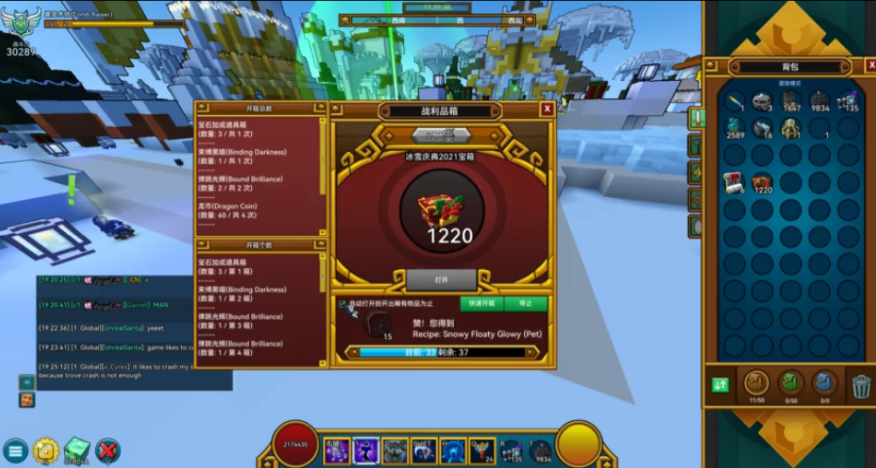Select the backpack chest slot with 1220
Viewport: 876px width, 468px height.
(762, 183)
